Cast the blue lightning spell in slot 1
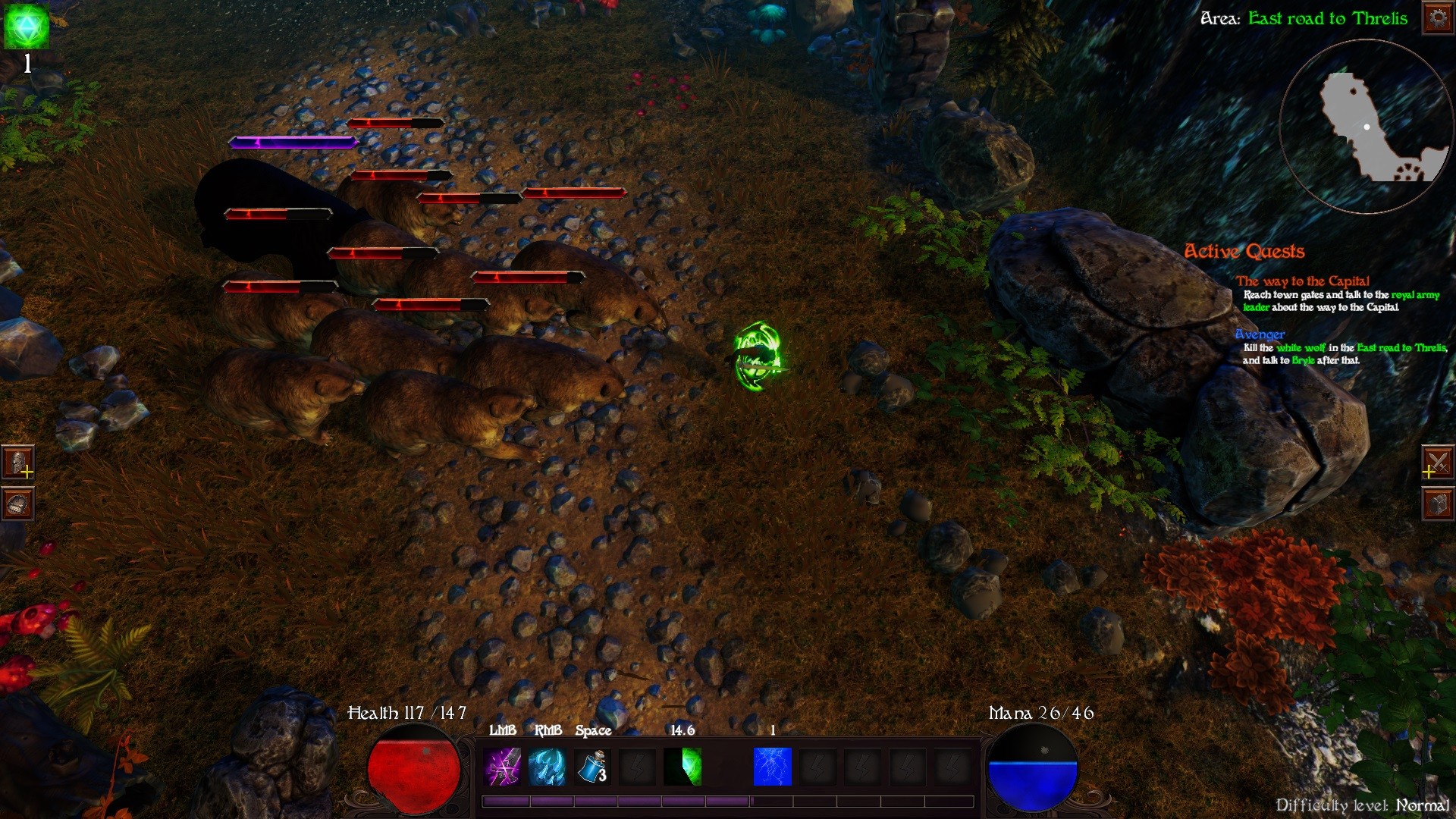This screenshot has width=1456, height=819. [x=772, y=767]
